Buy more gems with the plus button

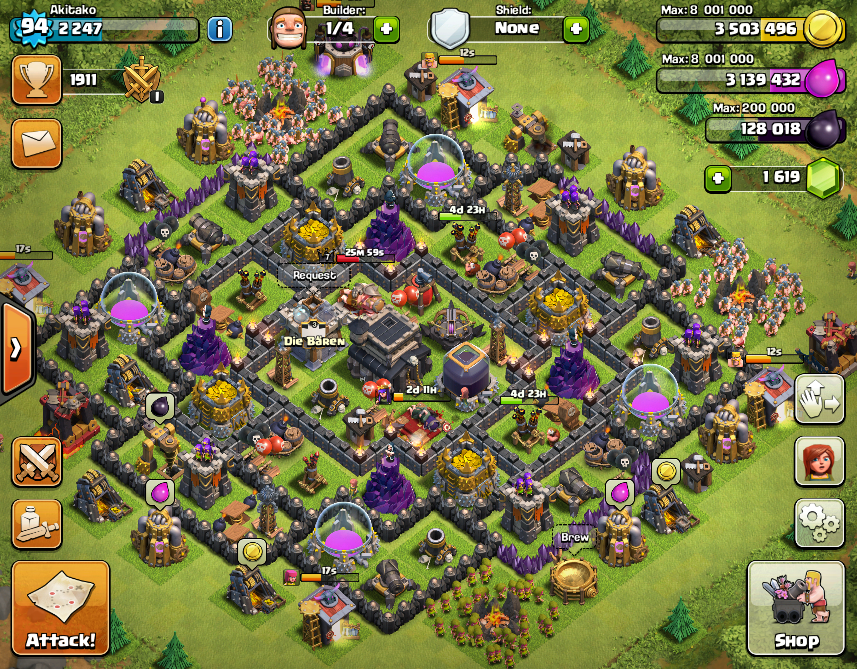point(717,179)
